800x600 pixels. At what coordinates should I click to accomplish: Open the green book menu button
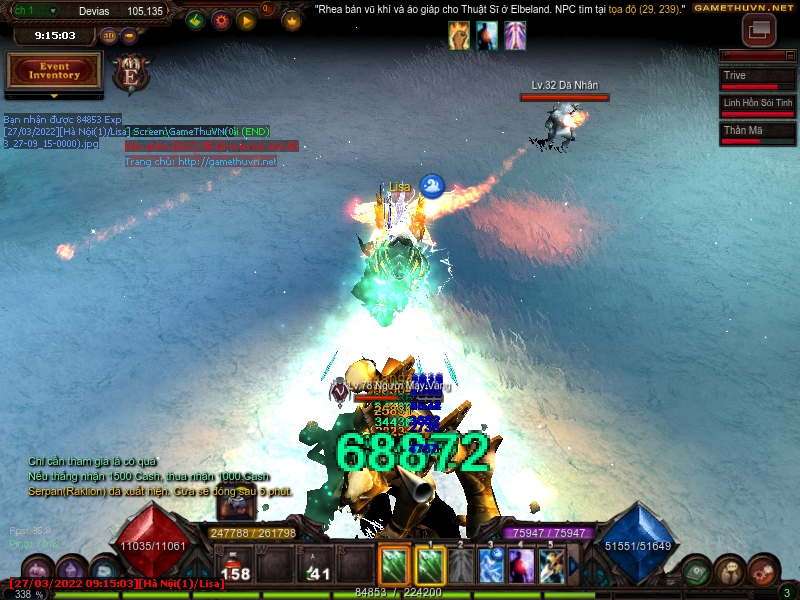[x=698, y=572]
